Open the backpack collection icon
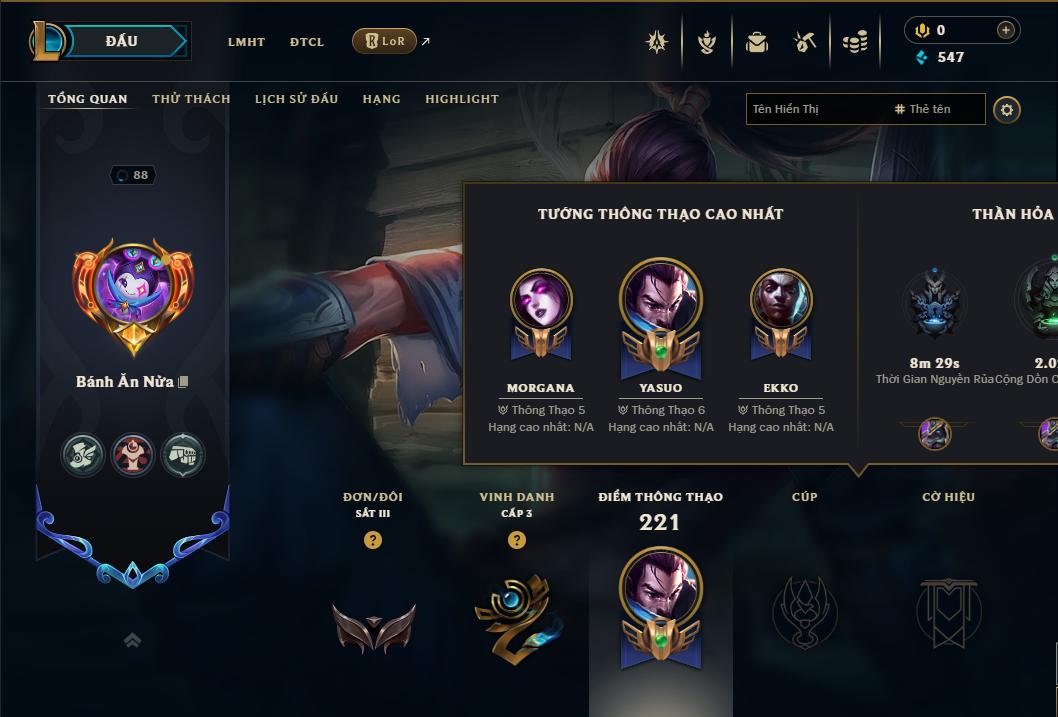The width and height of the screenshot is (1058, 717). 757,42
